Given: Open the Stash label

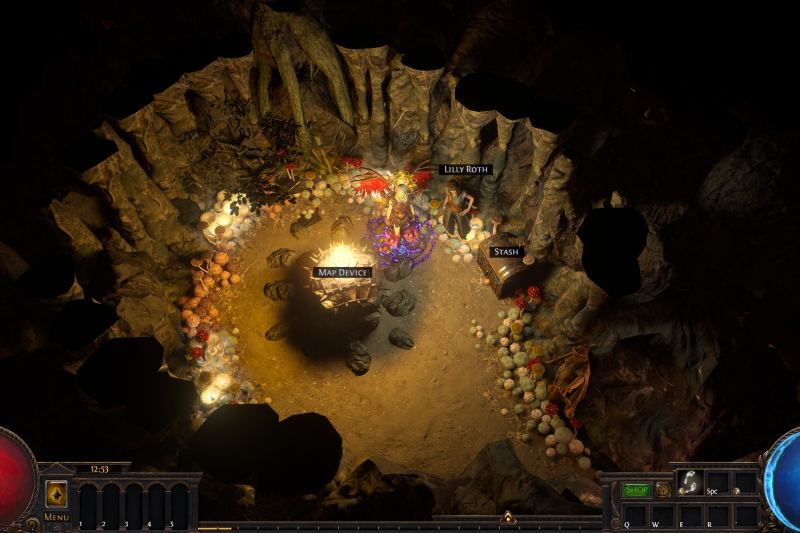Looking at the screenshot, I should click(507, 251).
